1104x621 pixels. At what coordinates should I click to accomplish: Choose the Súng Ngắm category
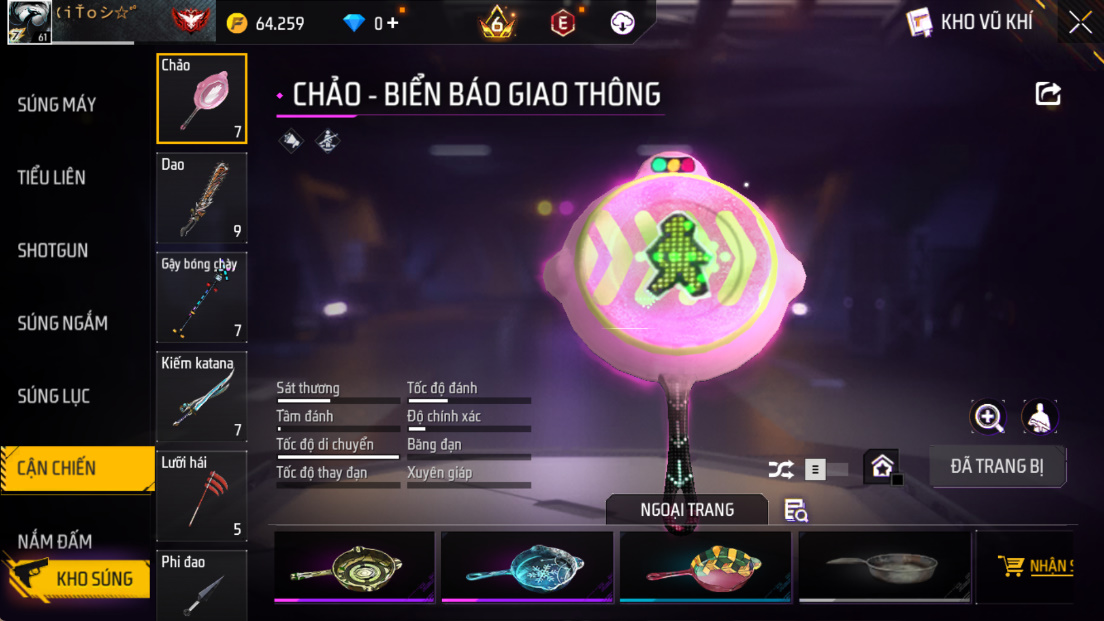tap(62, 323)
